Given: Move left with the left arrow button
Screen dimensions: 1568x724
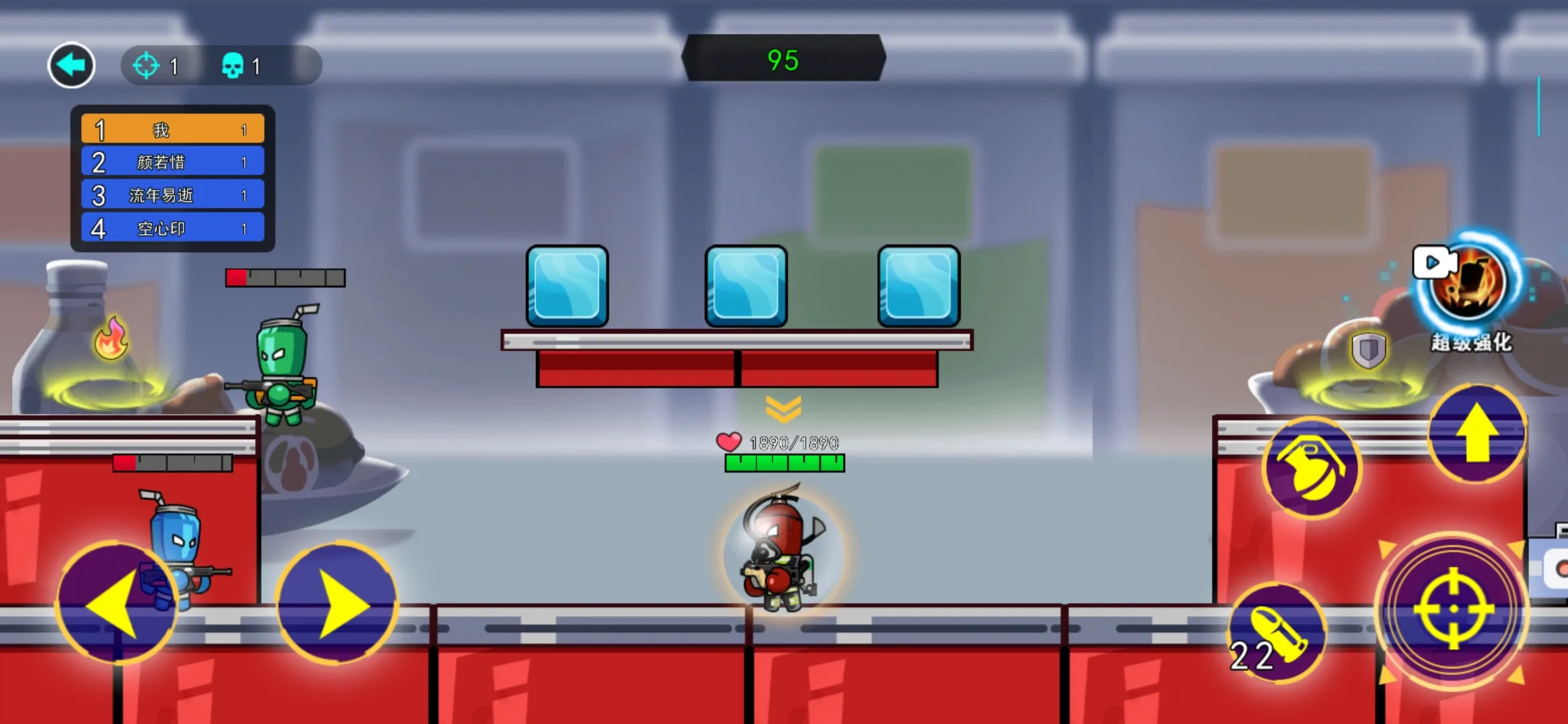Looking at the screenshot, I should pos(115,603).
